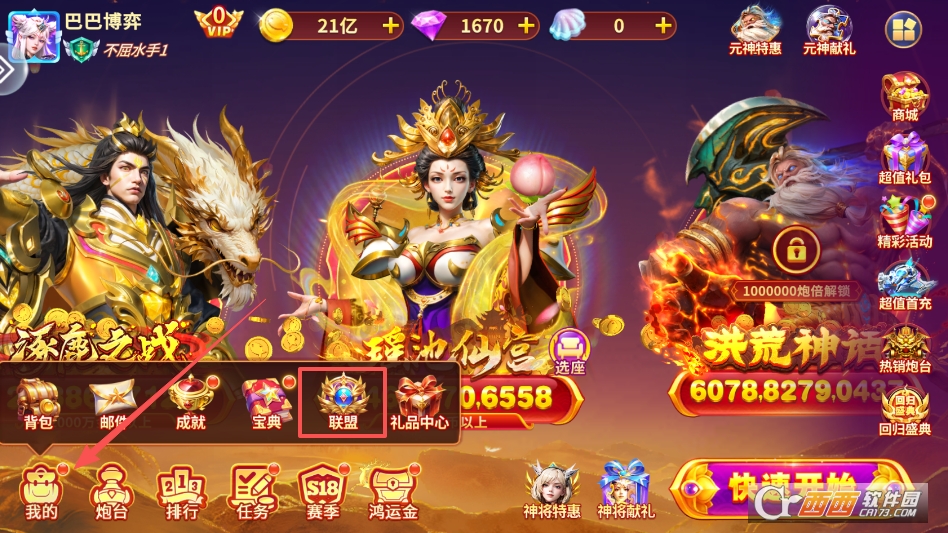948x533 pixels.
Task: Show the 排行 leaderboard
Action: pyautogui.click(x=181, y=492)
